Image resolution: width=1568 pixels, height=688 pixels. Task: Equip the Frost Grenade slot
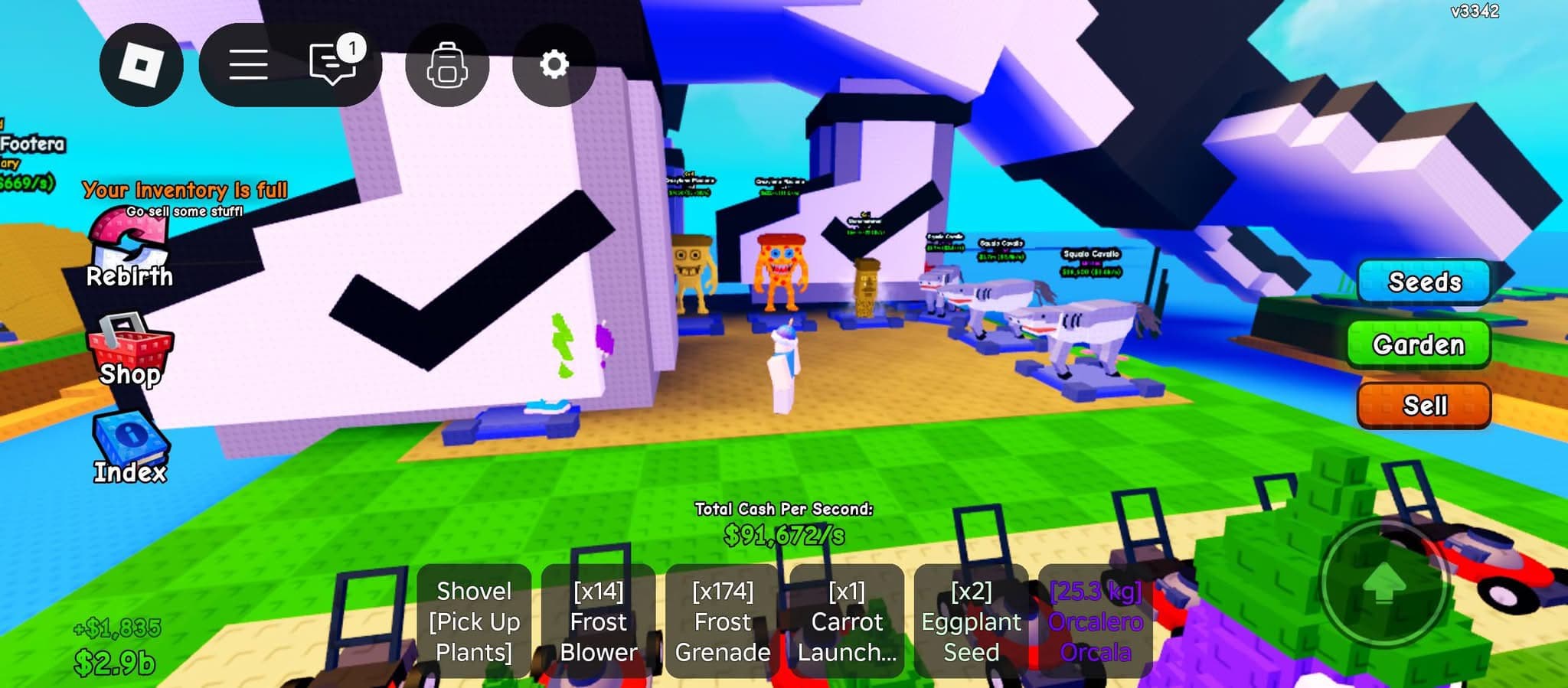(x=722, y=621)
